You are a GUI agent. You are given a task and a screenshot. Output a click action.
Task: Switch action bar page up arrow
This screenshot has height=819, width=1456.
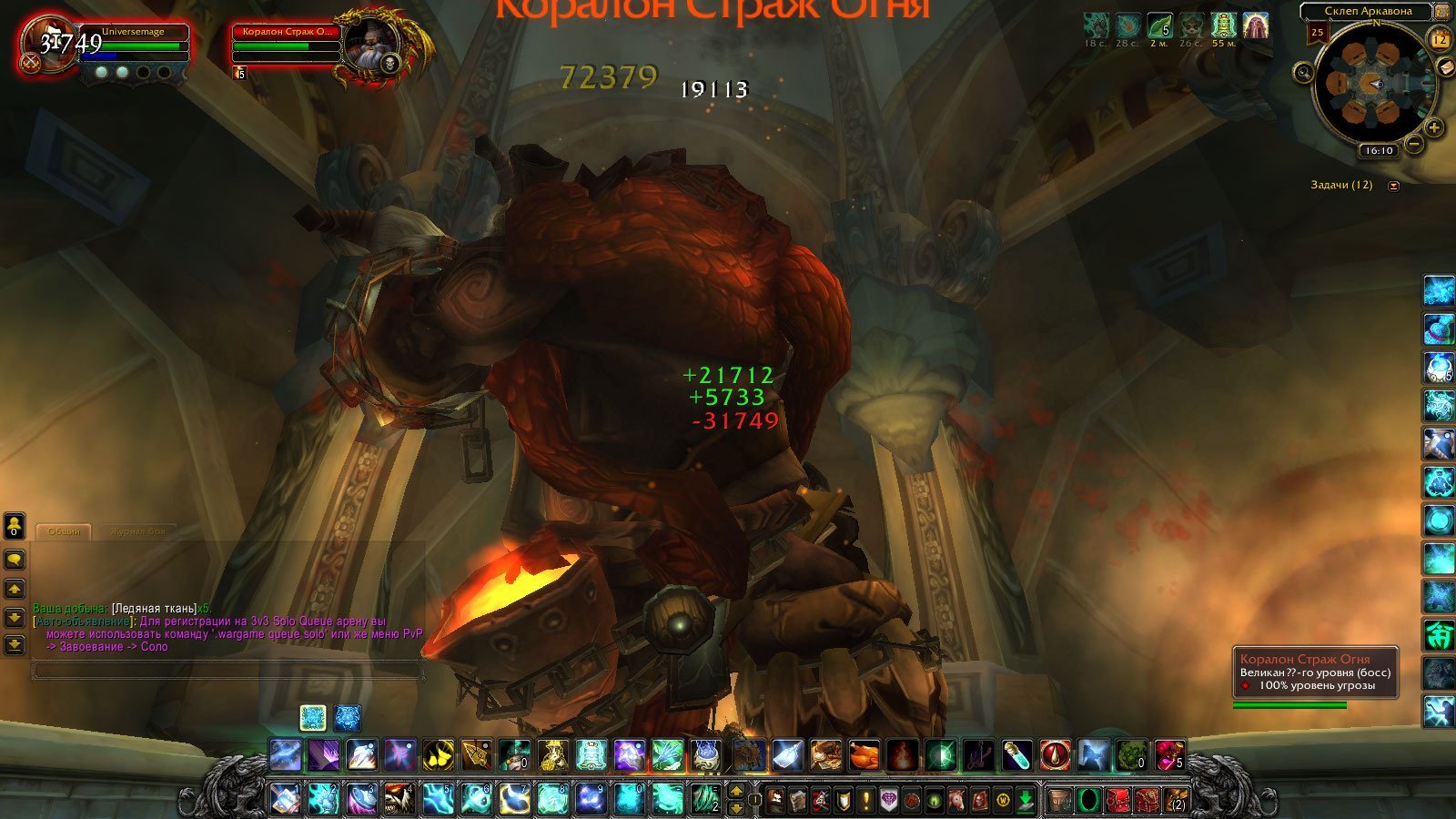[x=736, y=791]
